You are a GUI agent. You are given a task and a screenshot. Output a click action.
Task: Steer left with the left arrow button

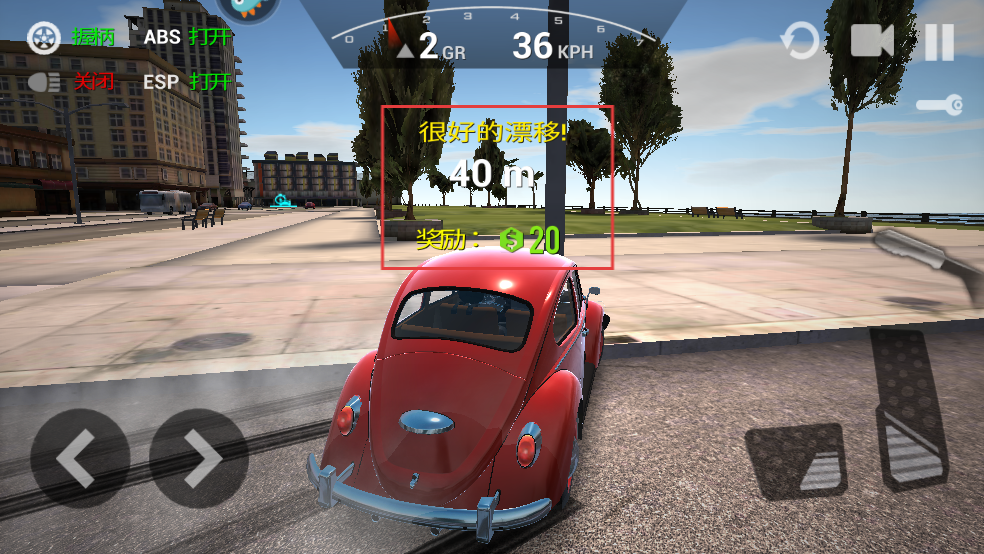pos(79,458)
